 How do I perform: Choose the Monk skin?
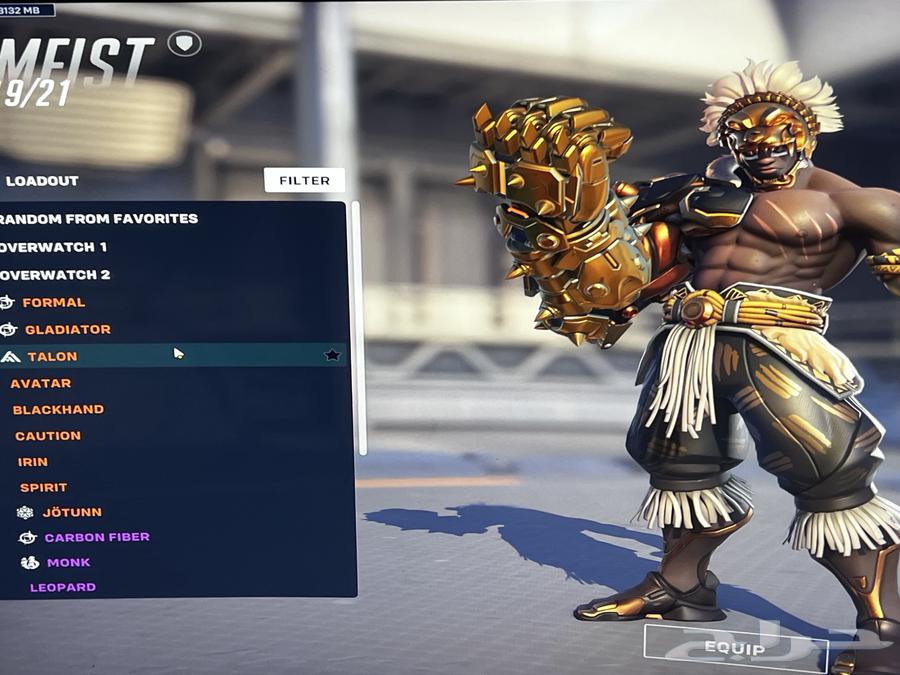(68, 562)
